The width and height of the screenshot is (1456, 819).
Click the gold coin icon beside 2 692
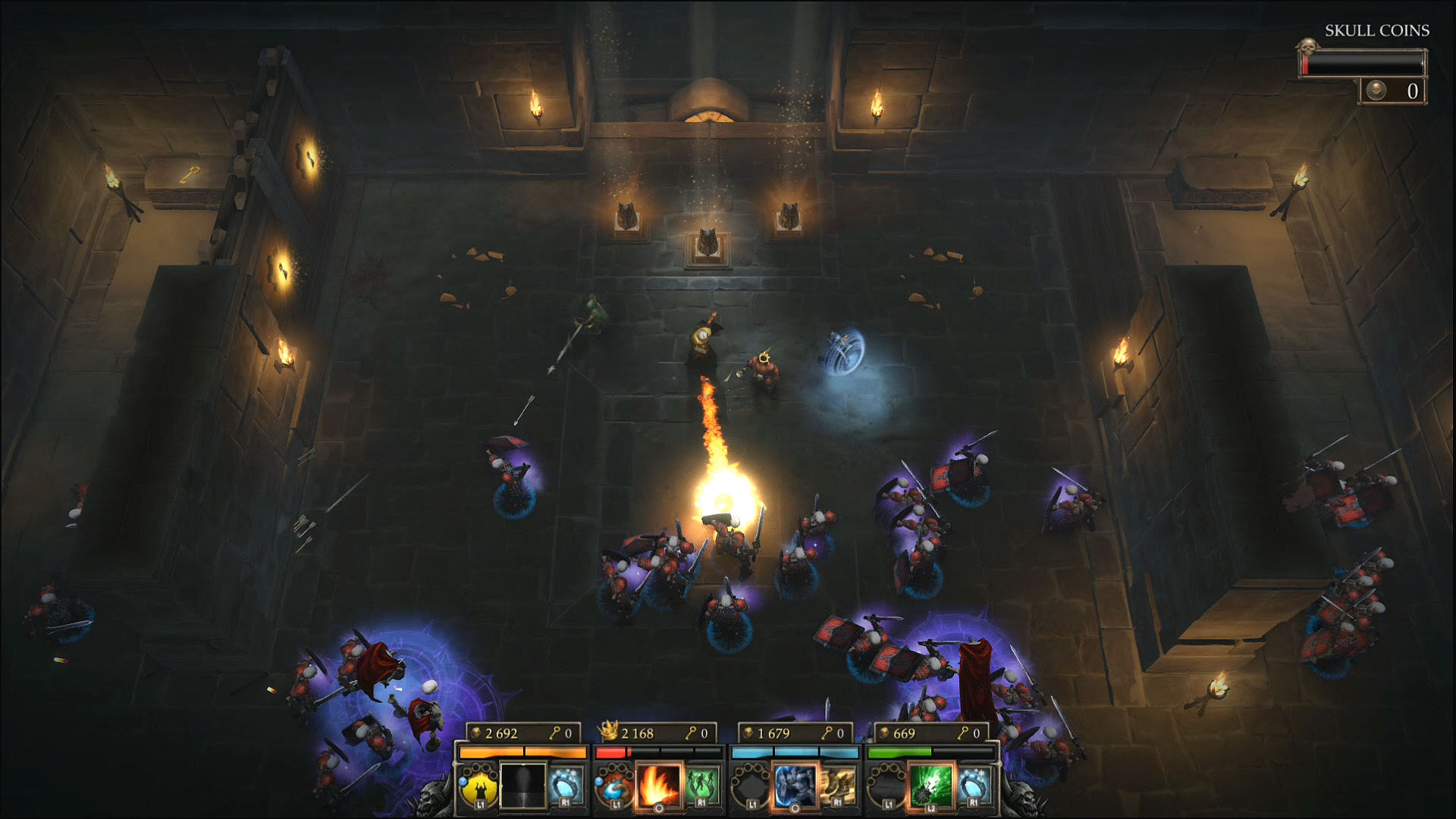pyautogui.click(x=475, y=733)
